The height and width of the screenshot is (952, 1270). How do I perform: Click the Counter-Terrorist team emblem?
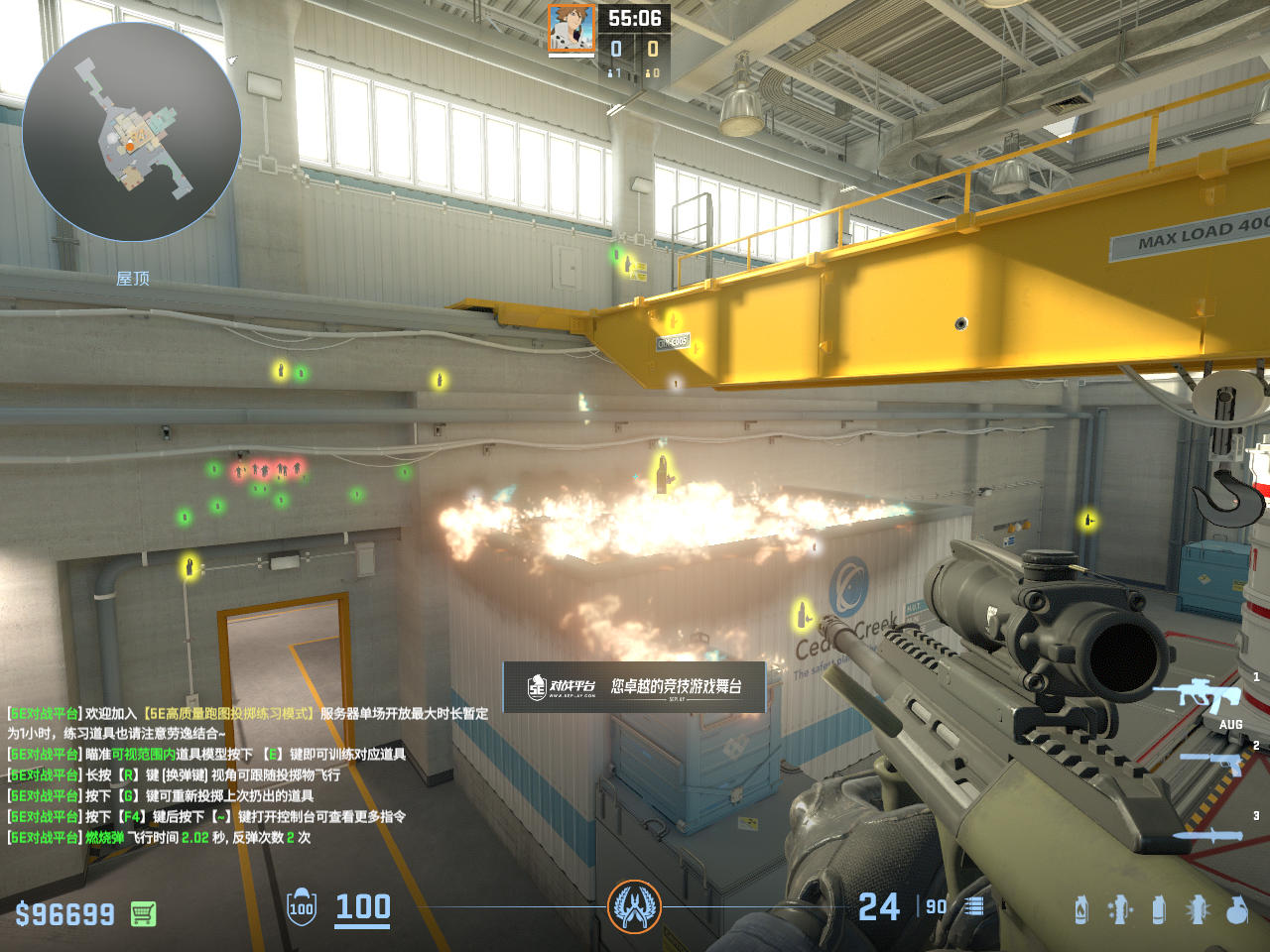pyautogui.click(x=634, y=906)
